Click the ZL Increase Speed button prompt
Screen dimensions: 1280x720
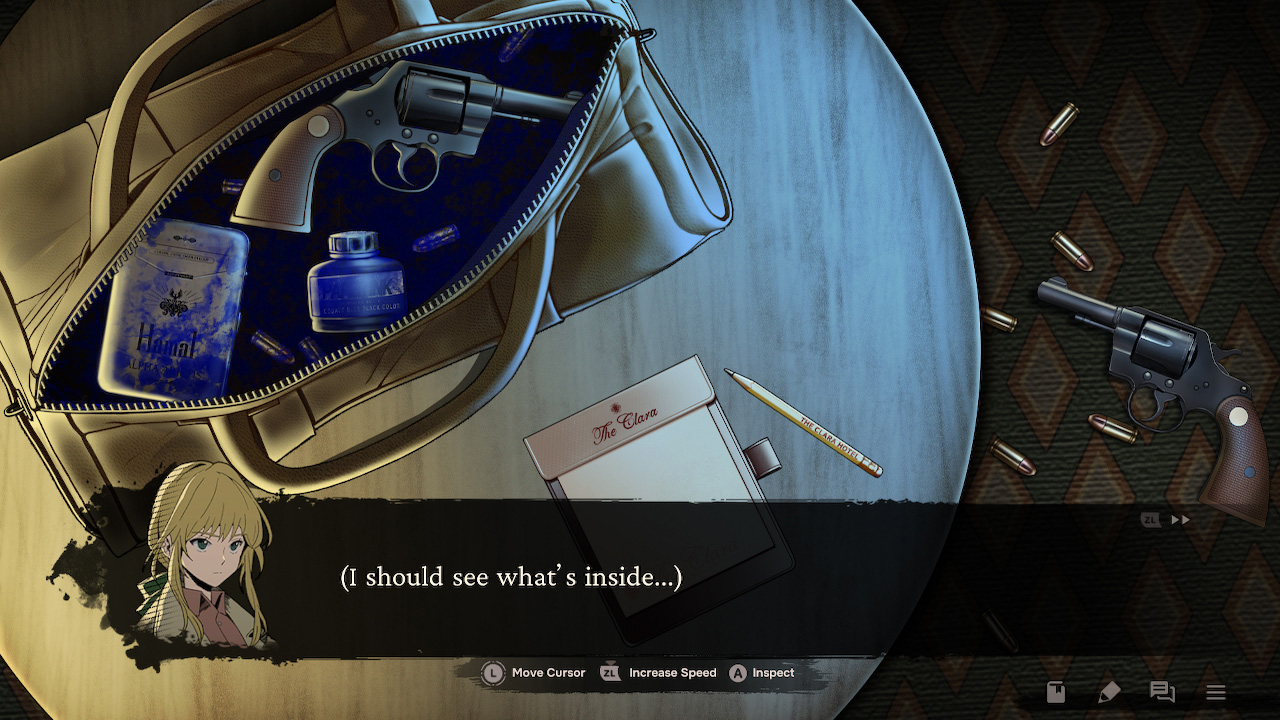(x=655, y=673)
